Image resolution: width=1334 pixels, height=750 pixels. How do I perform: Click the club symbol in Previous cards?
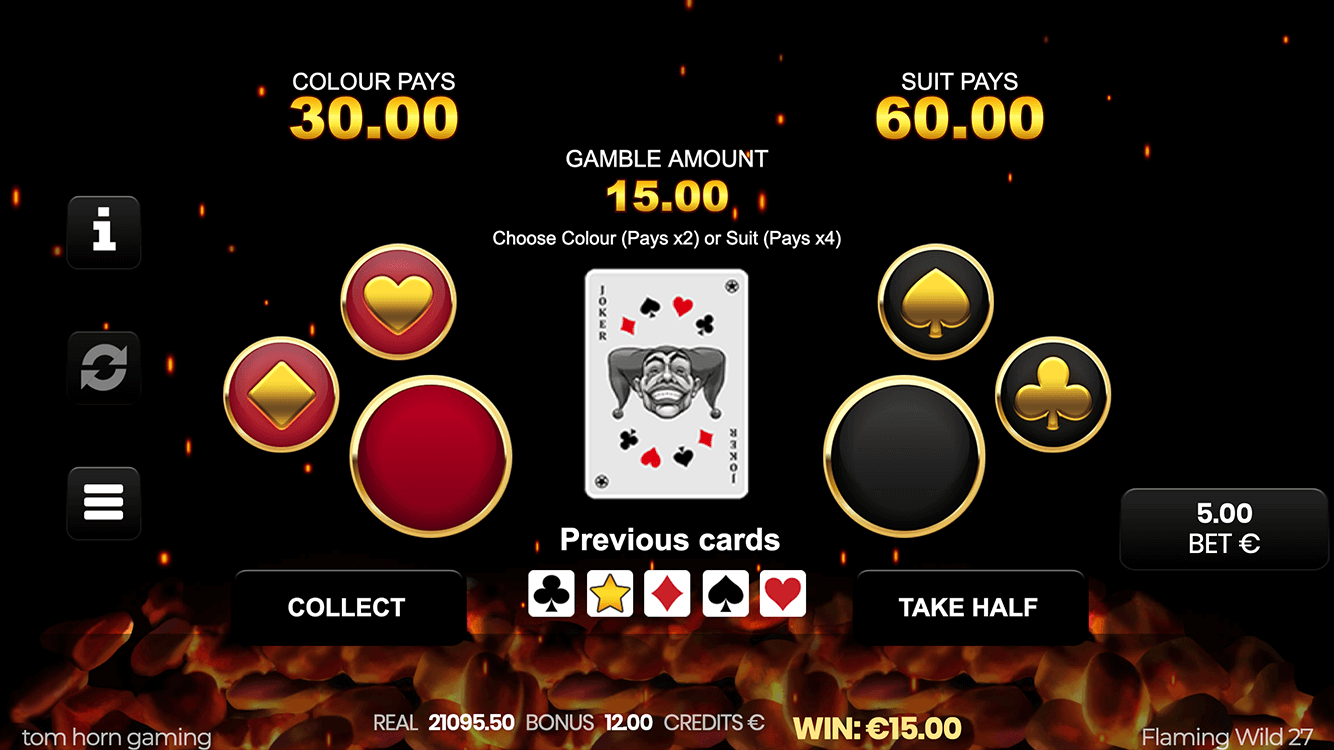tap(551, 593)
